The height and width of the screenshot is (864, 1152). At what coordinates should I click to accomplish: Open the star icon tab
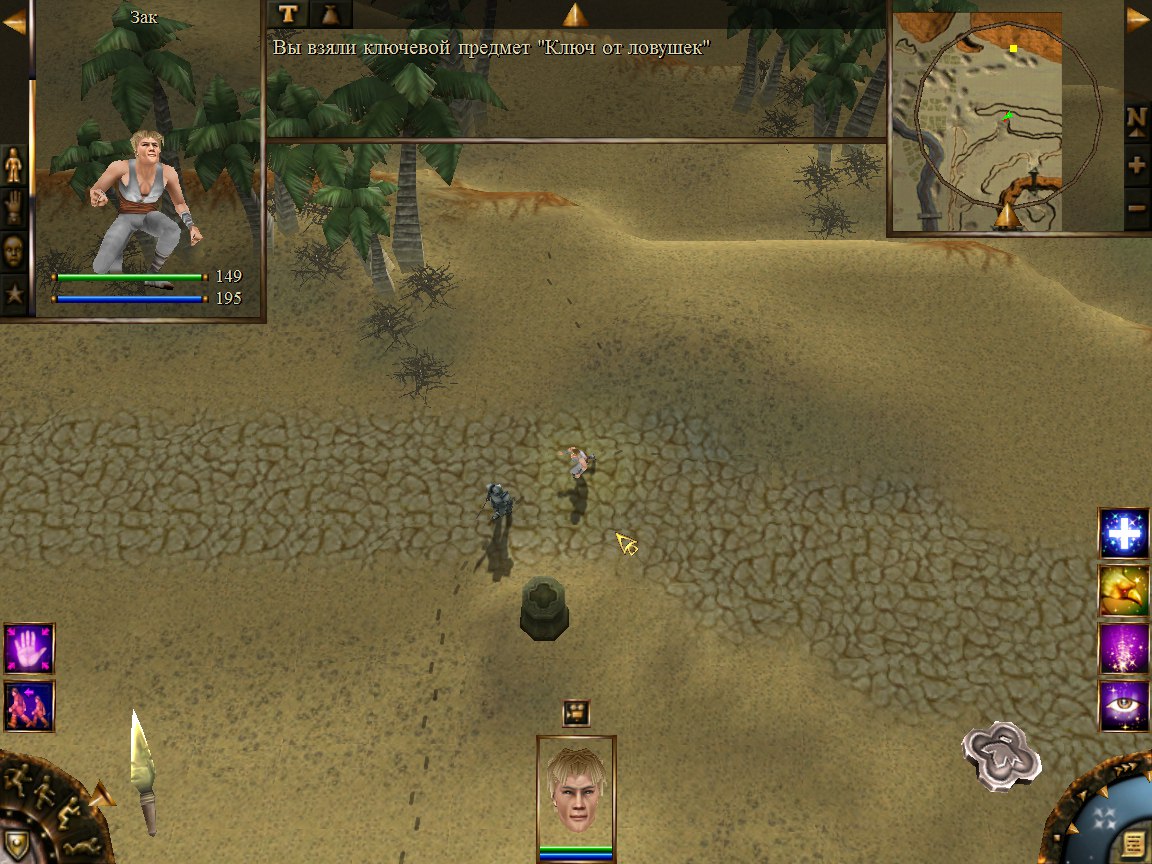point(14,294)
